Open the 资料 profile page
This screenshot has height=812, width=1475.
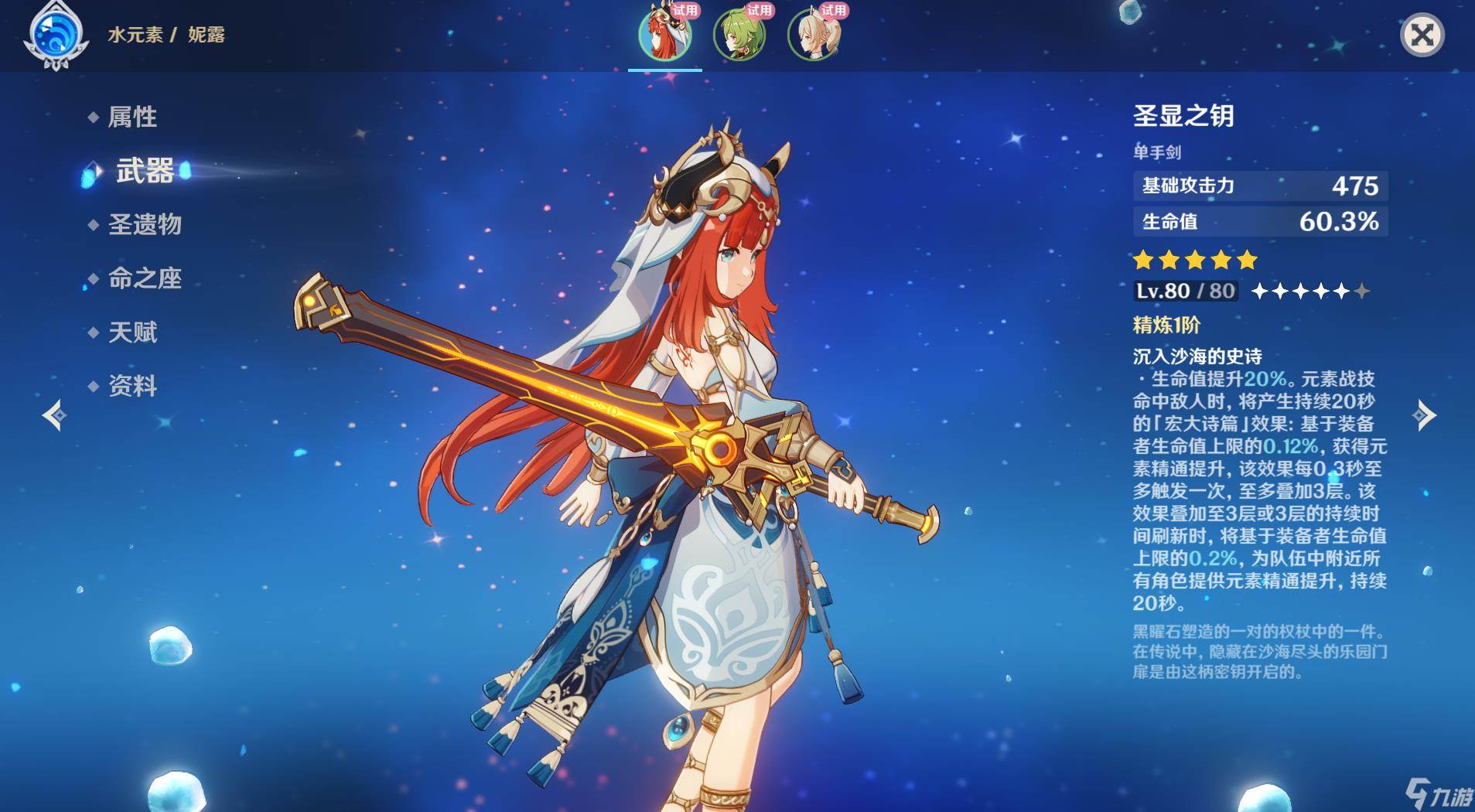132,386
